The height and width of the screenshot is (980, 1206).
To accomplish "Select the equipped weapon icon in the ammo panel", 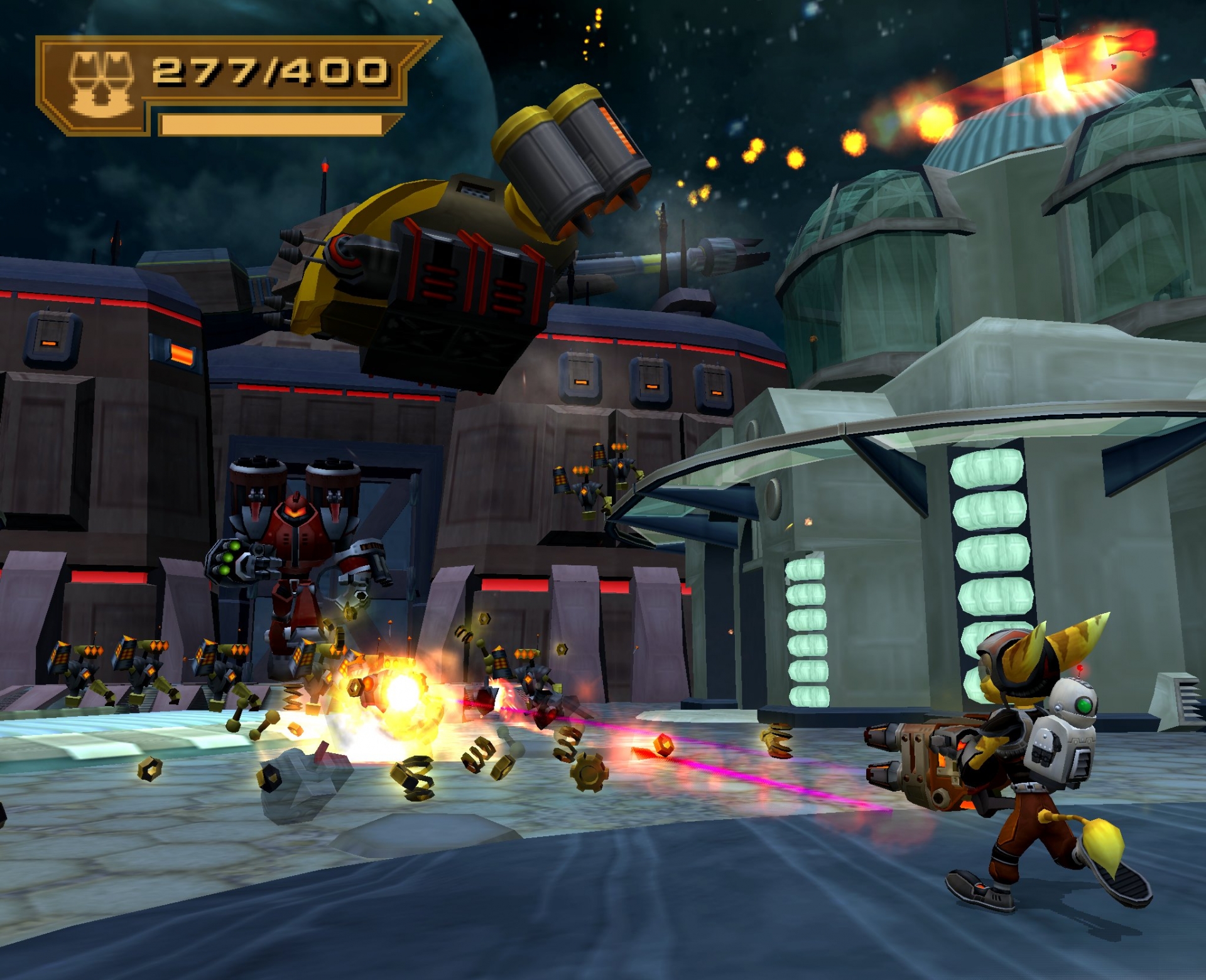I will point(100,84).
